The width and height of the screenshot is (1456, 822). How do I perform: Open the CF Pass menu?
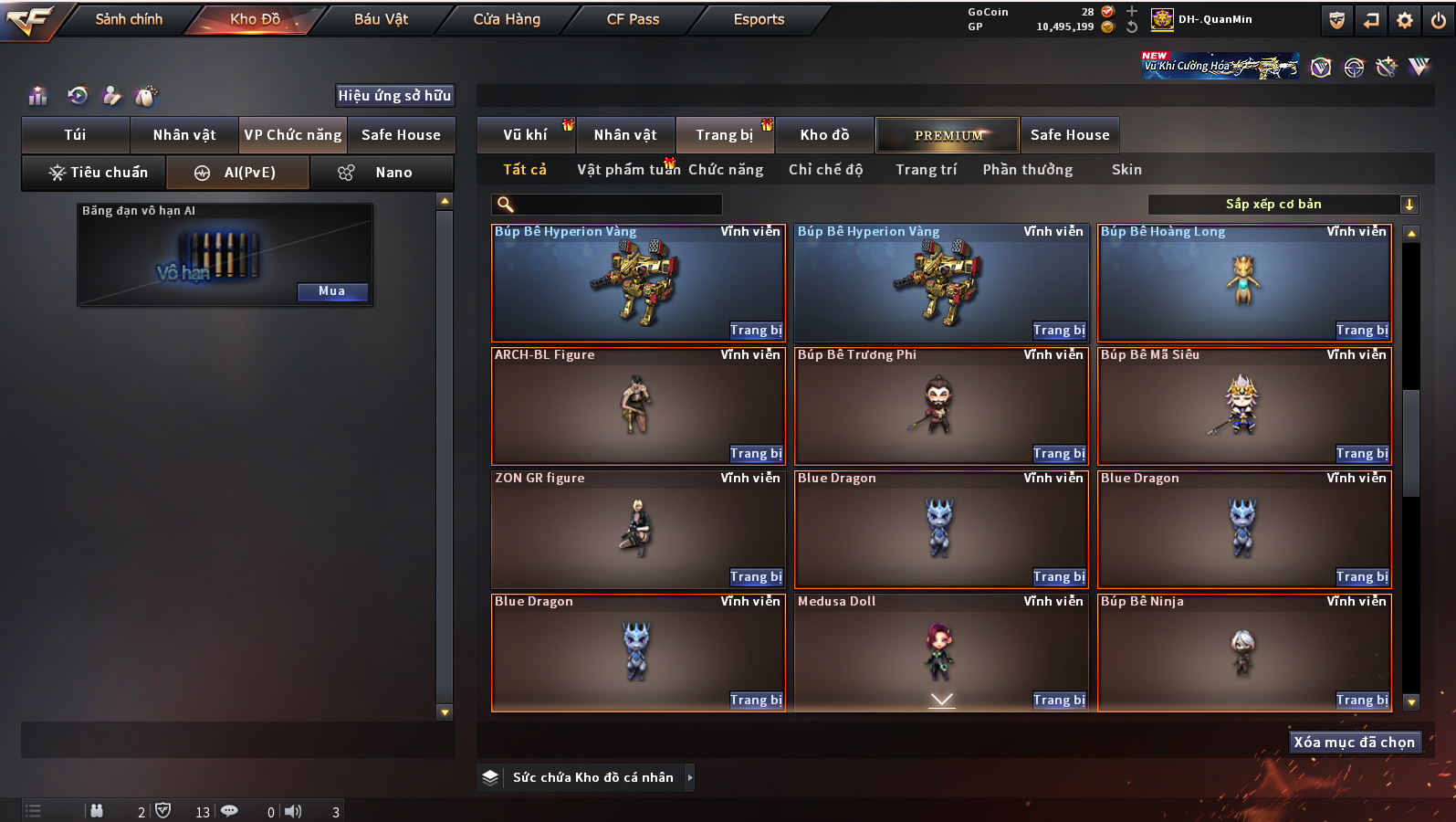click(633, 19)
